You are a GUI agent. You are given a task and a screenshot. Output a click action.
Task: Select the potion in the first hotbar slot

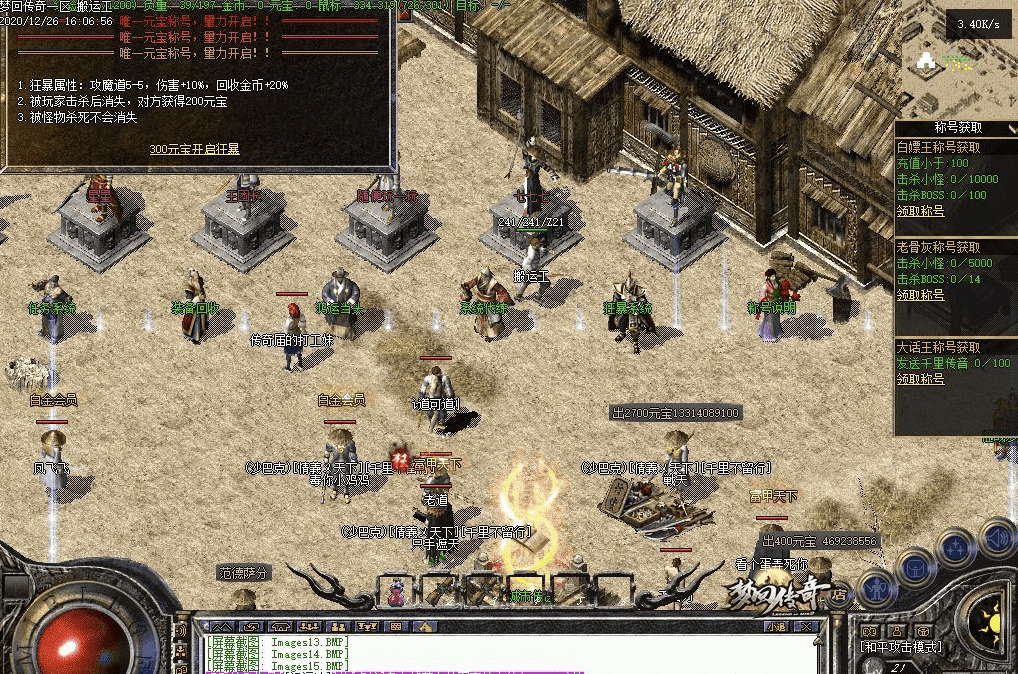tap(397, 591)
